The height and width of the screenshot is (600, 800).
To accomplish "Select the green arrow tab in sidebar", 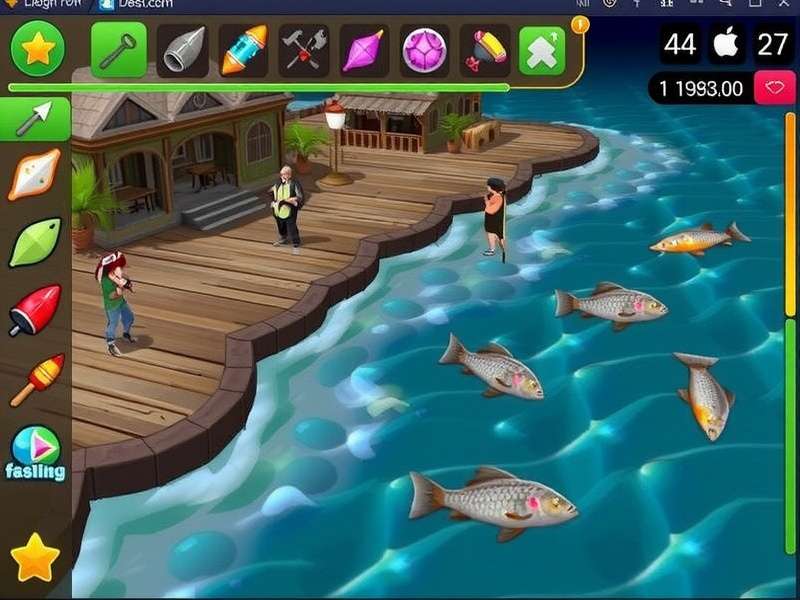I will coord(35,120).
